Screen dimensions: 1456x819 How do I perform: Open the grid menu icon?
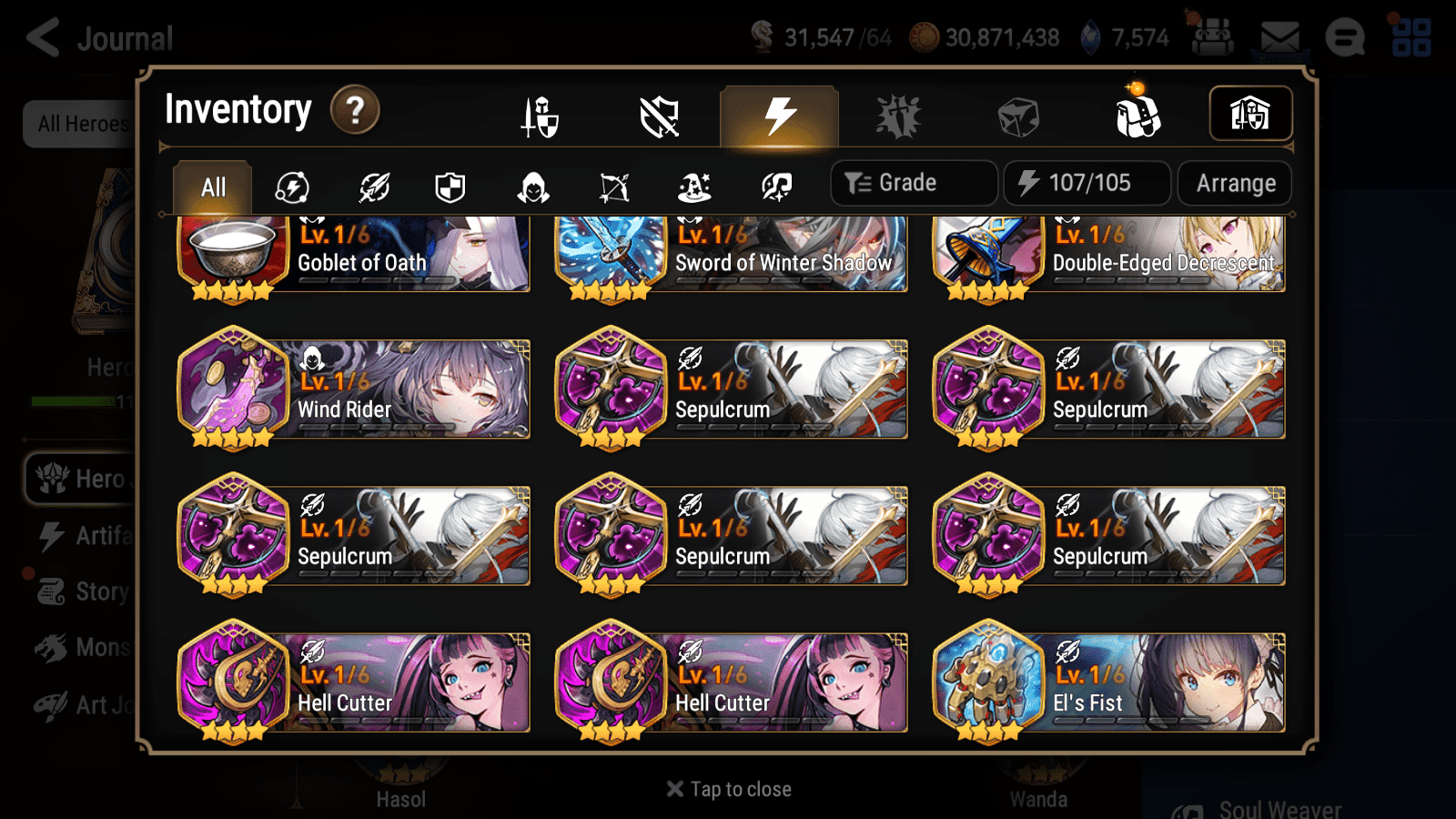(x=1412, y=38)
